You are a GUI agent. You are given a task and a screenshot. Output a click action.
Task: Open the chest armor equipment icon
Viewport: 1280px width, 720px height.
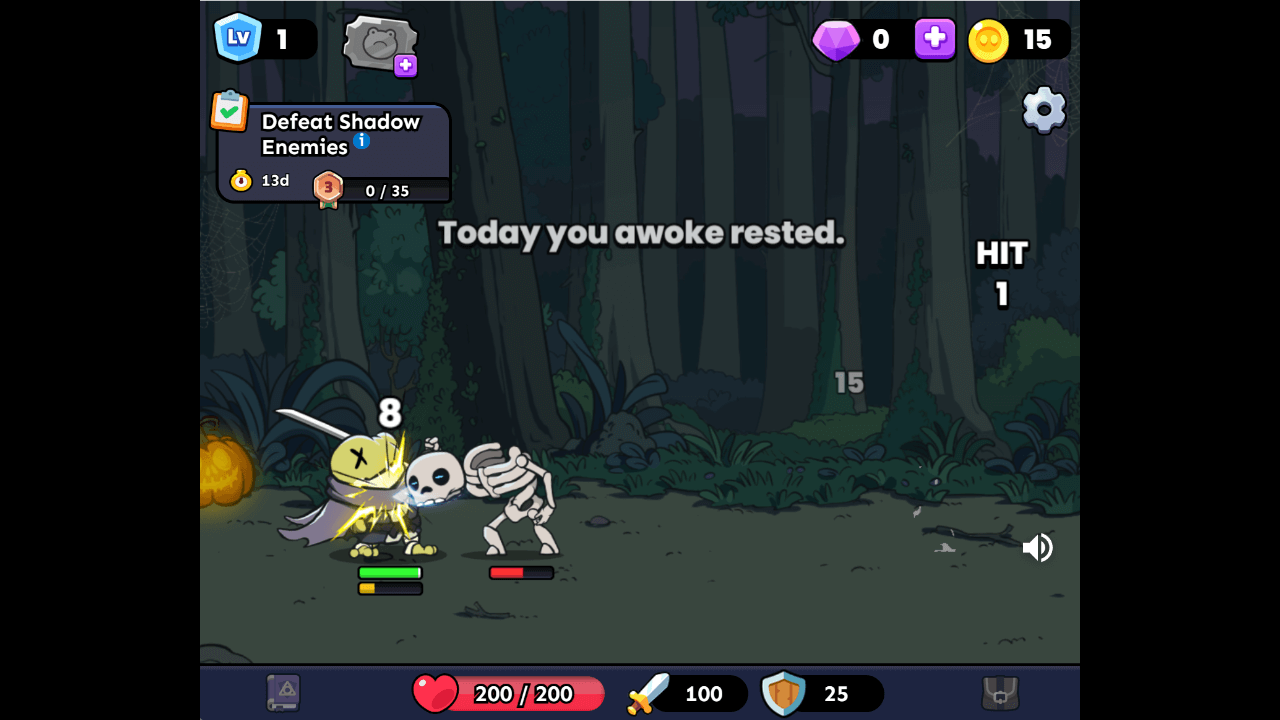tap(1000, 693)
